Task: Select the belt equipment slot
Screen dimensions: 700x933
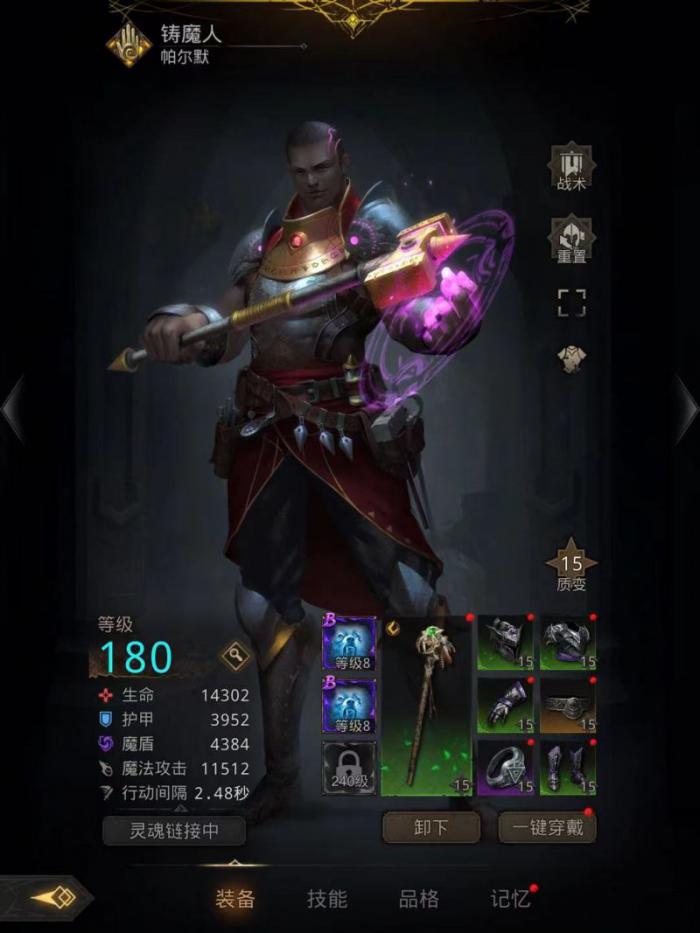Action: pos(568,705)
